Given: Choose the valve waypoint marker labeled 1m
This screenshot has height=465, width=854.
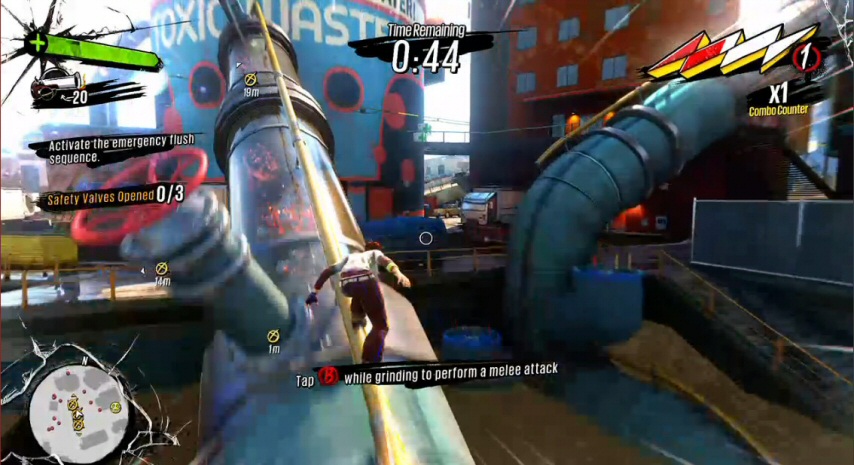Looking at the screenshot, I should tap(273, 336).
